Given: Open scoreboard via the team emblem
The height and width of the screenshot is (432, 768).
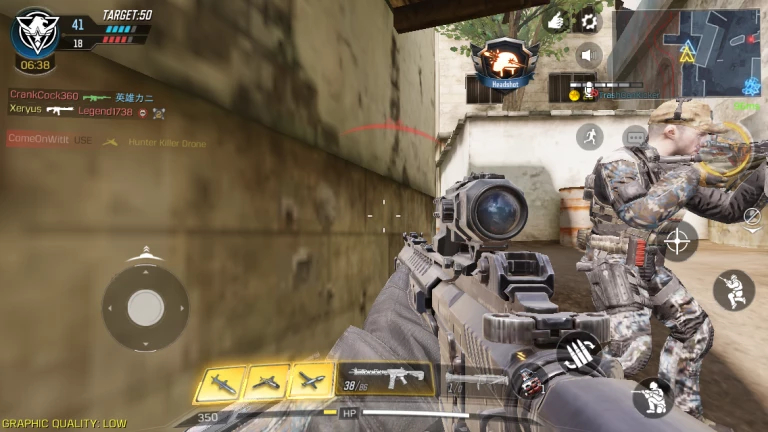Looking at the screenshot, I should [35, 32].
